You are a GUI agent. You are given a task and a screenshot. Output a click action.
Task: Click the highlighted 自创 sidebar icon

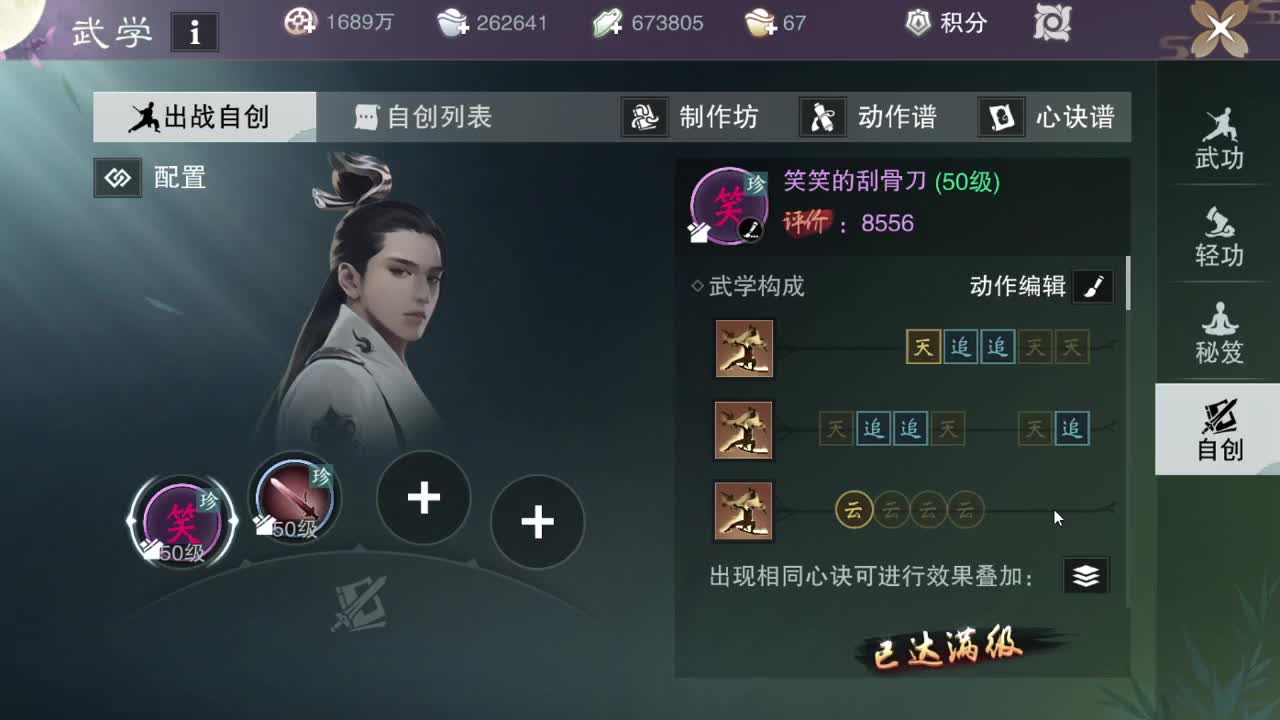1218,430
